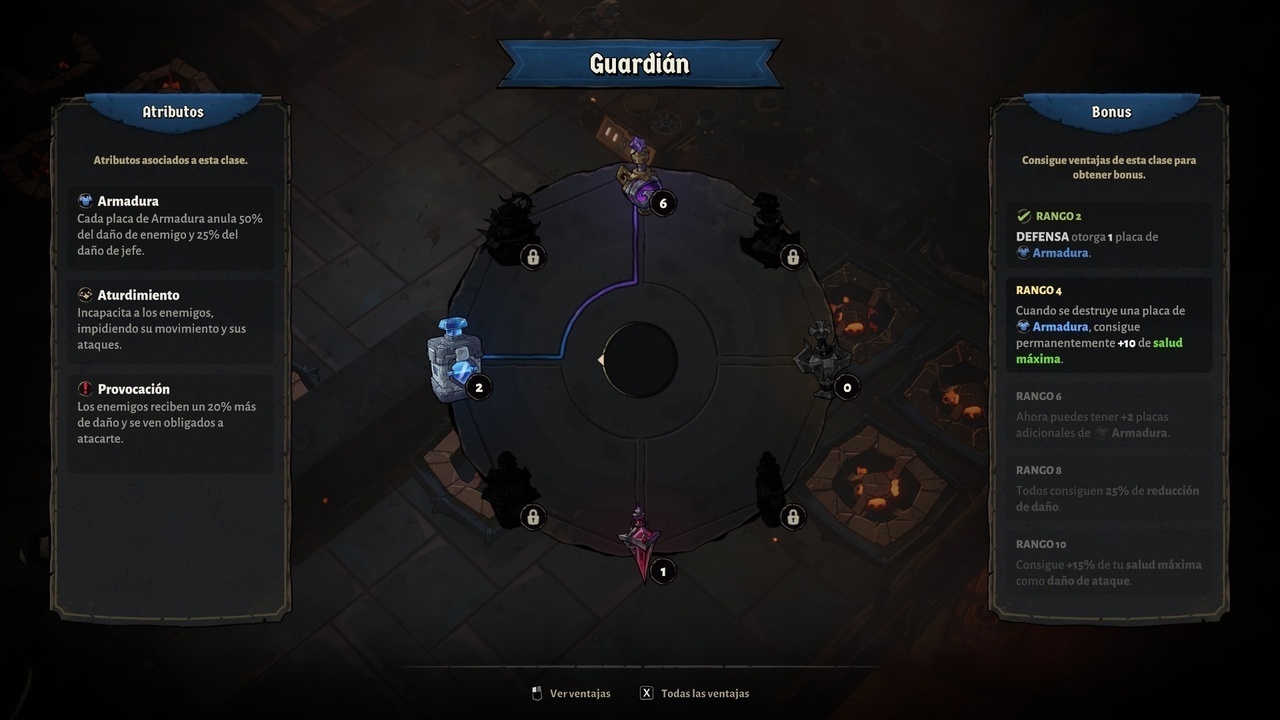Select the Armadura attribute entry

coord(170,226)
